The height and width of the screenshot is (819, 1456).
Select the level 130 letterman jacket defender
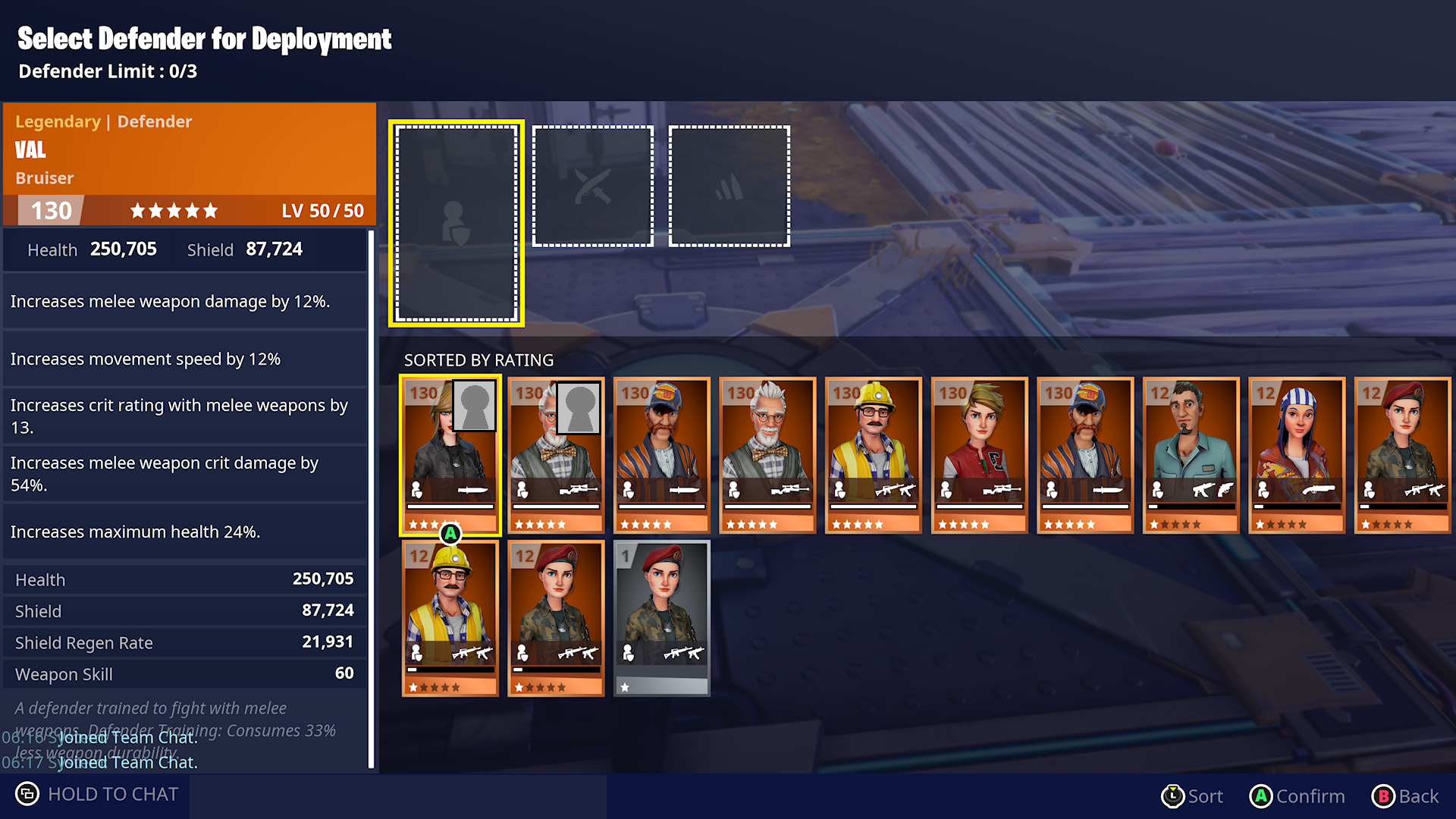[978, 455]
